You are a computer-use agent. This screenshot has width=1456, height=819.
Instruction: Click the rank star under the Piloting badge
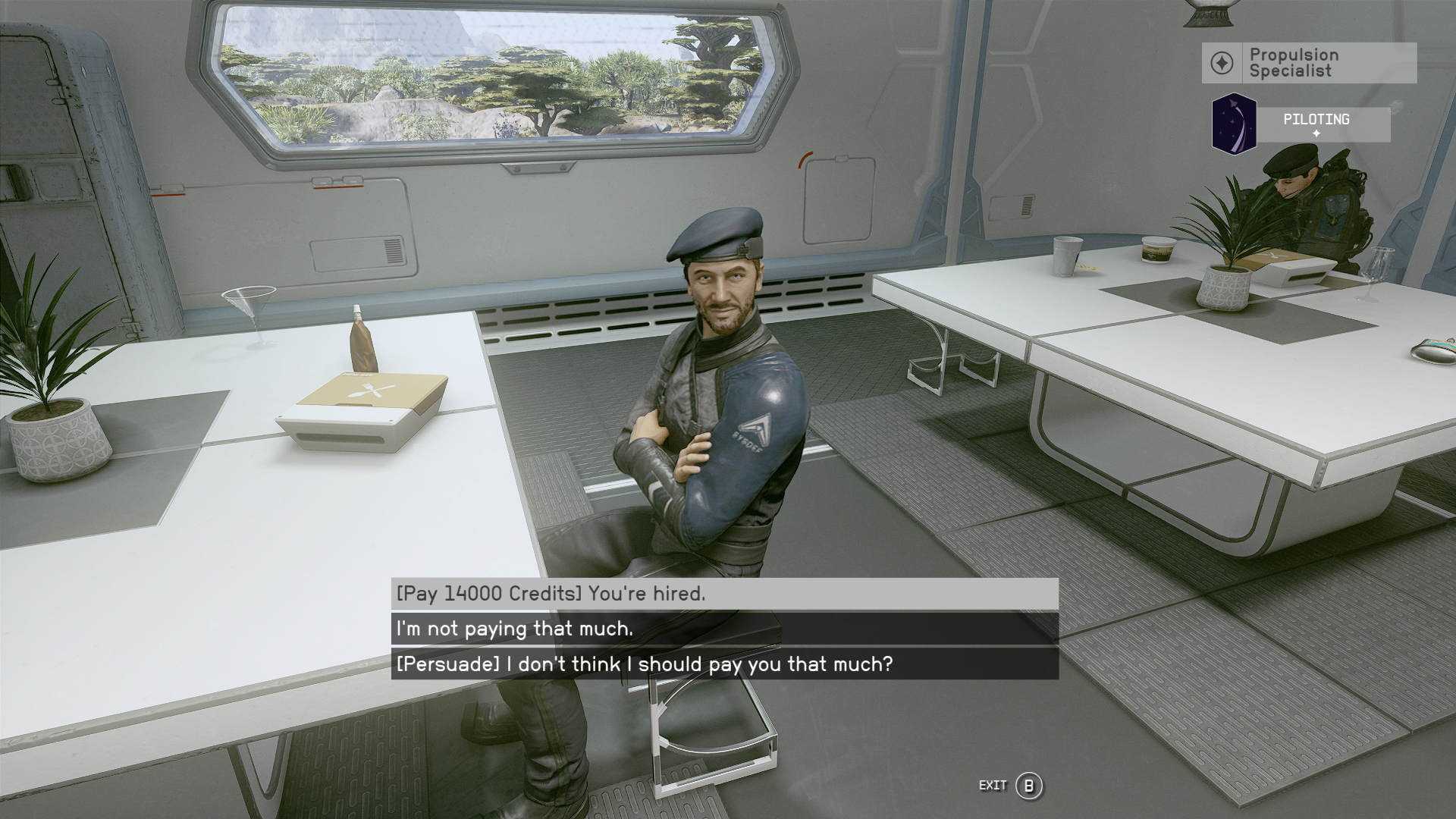tap(1316, 133)
